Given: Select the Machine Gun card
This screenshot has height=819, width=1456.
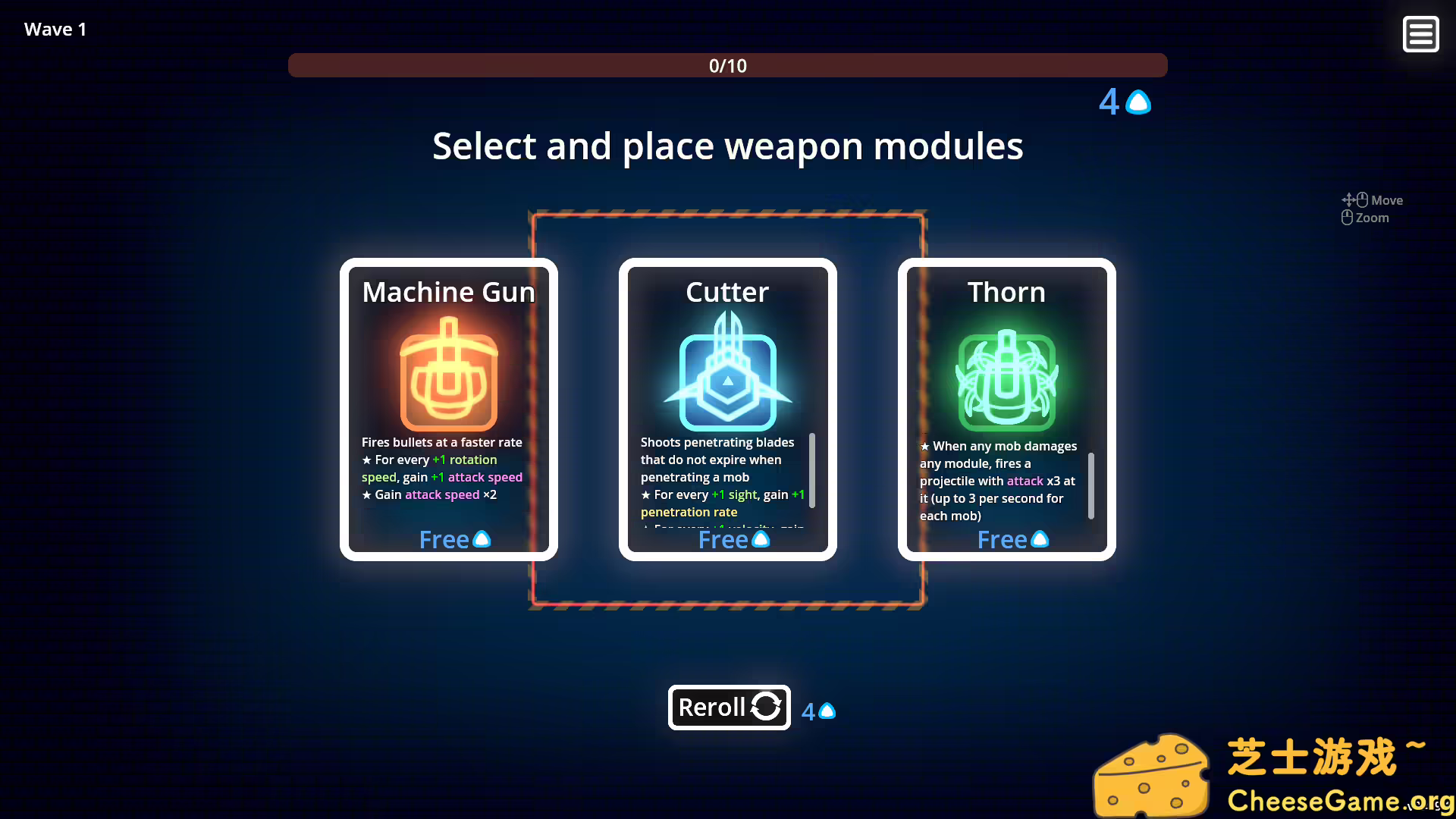Looking at the screenshot, I should click(448, 409).
